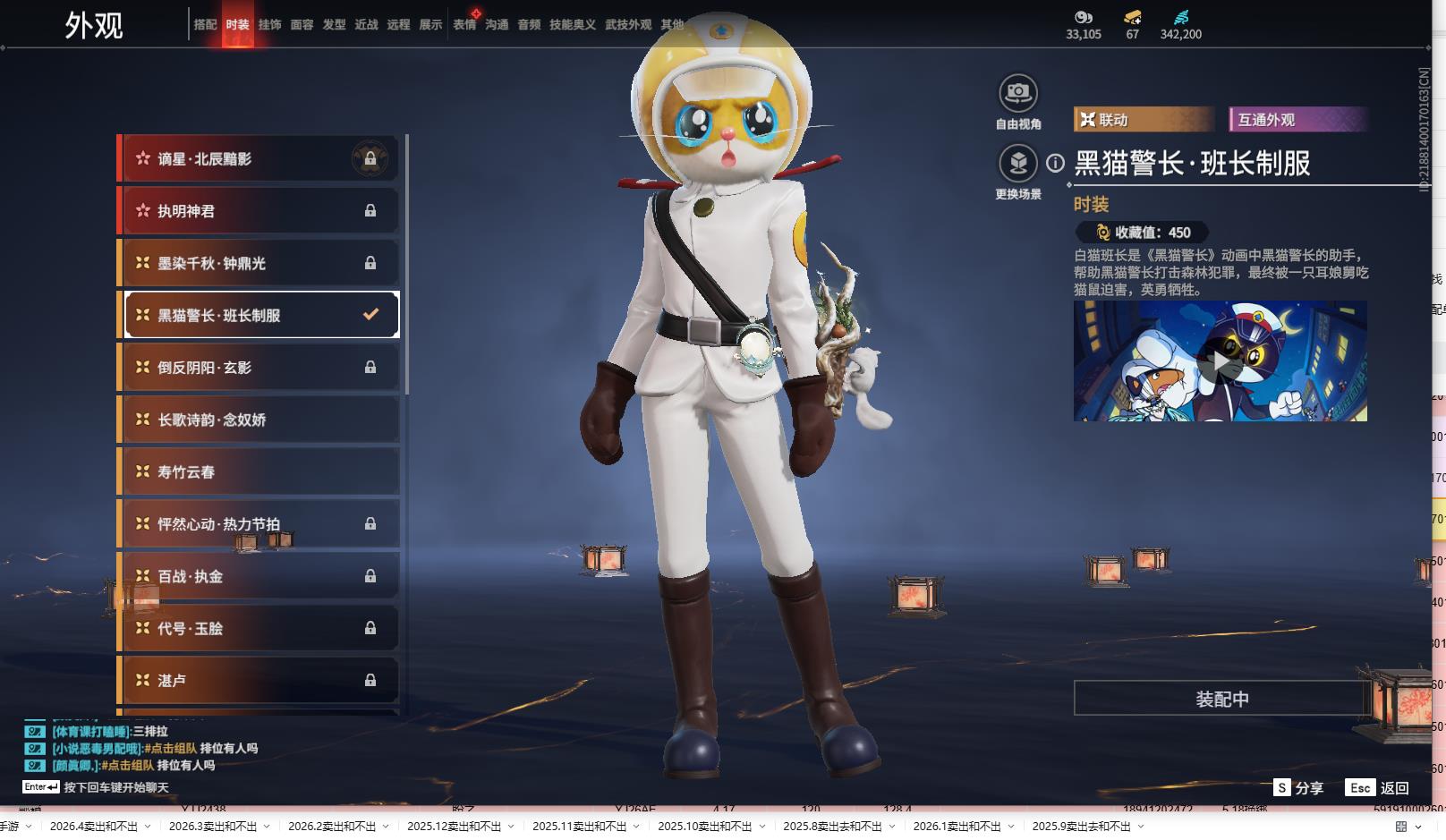Click the 更换场景 change scene icon
1446x840 pixels.
click(1017, 164)
